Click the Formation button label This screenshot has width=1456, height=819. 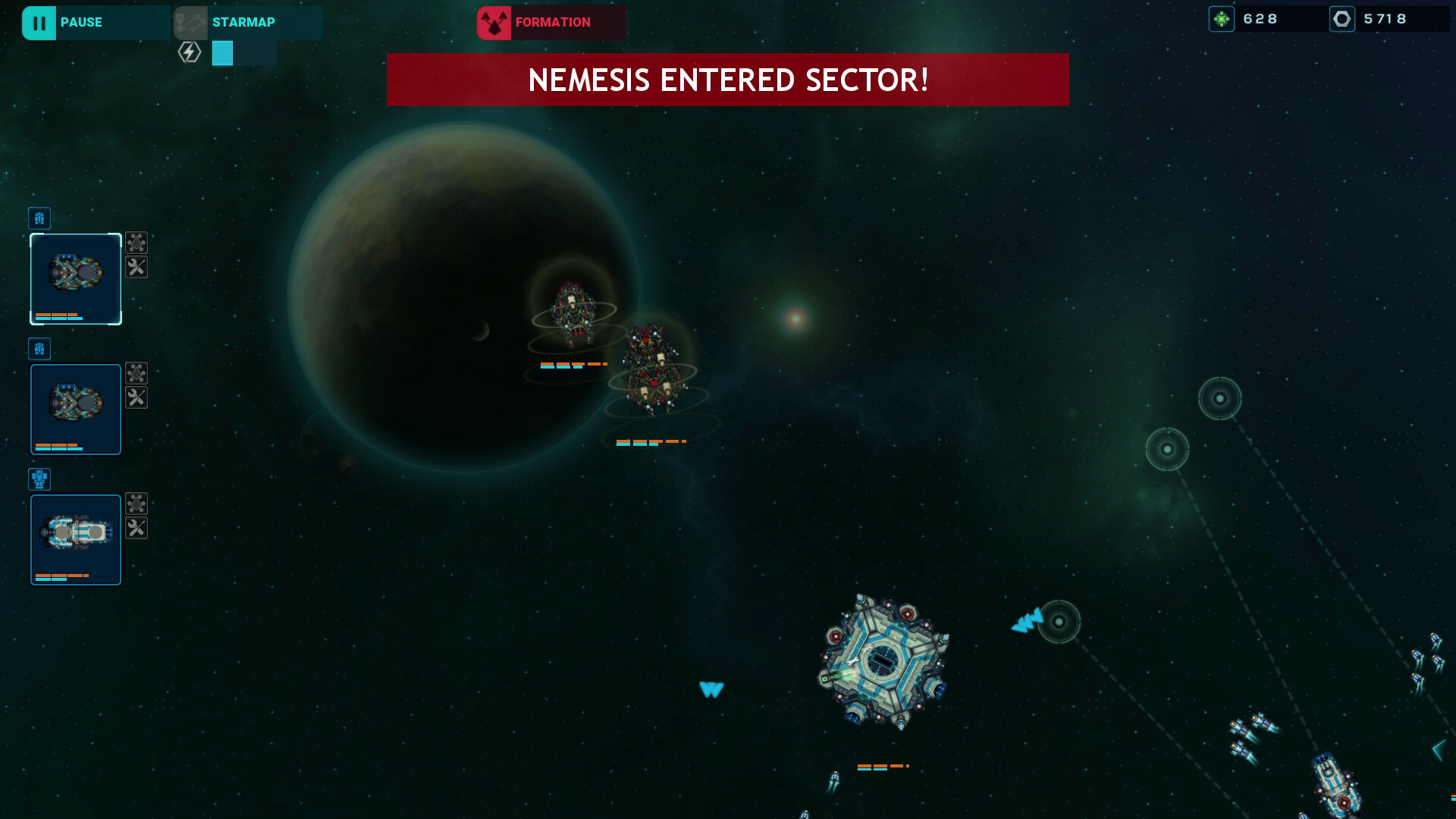click(x=552, y=22)
